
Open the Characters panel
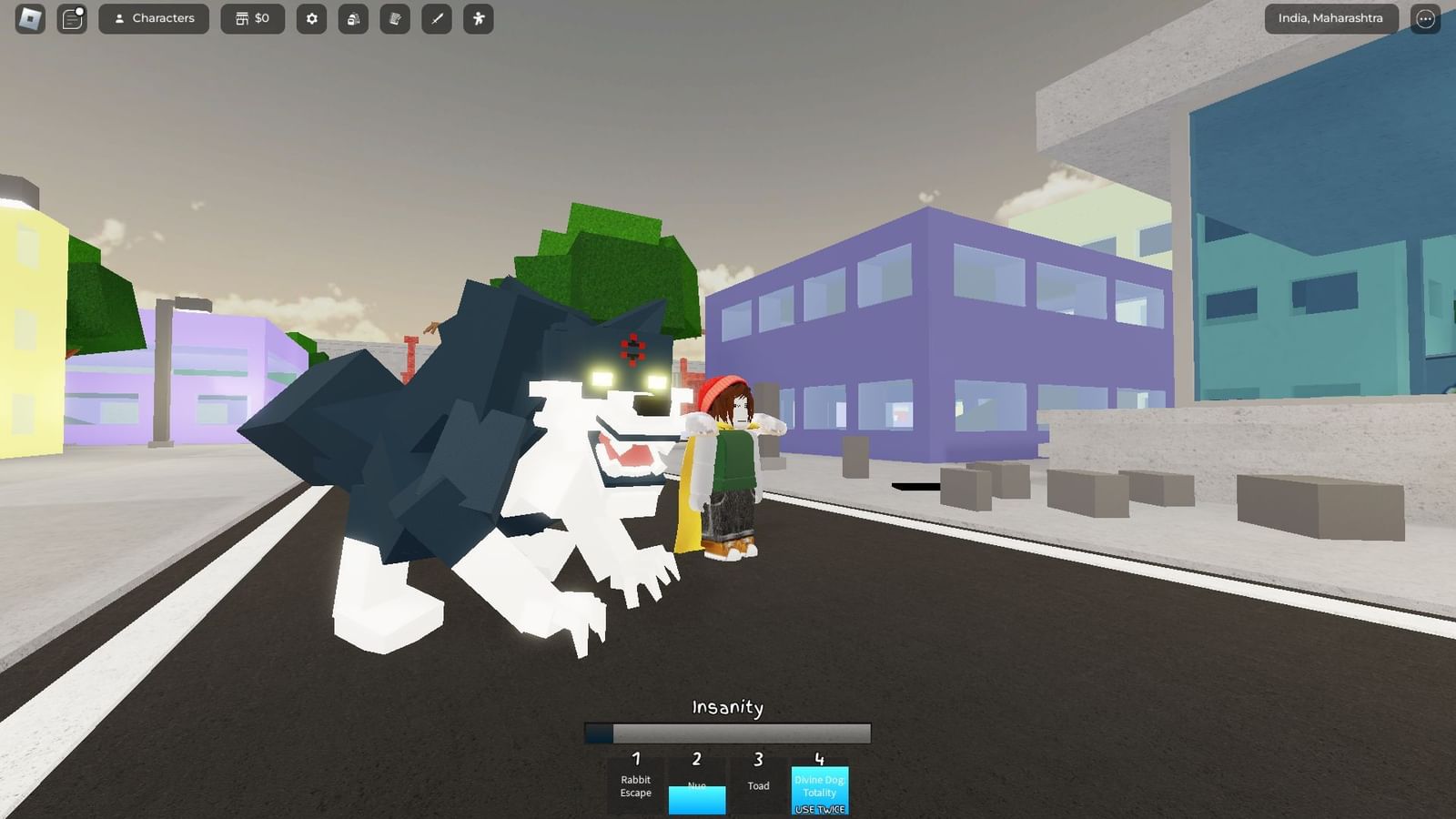pyautogui.click(x=154, y=18)
